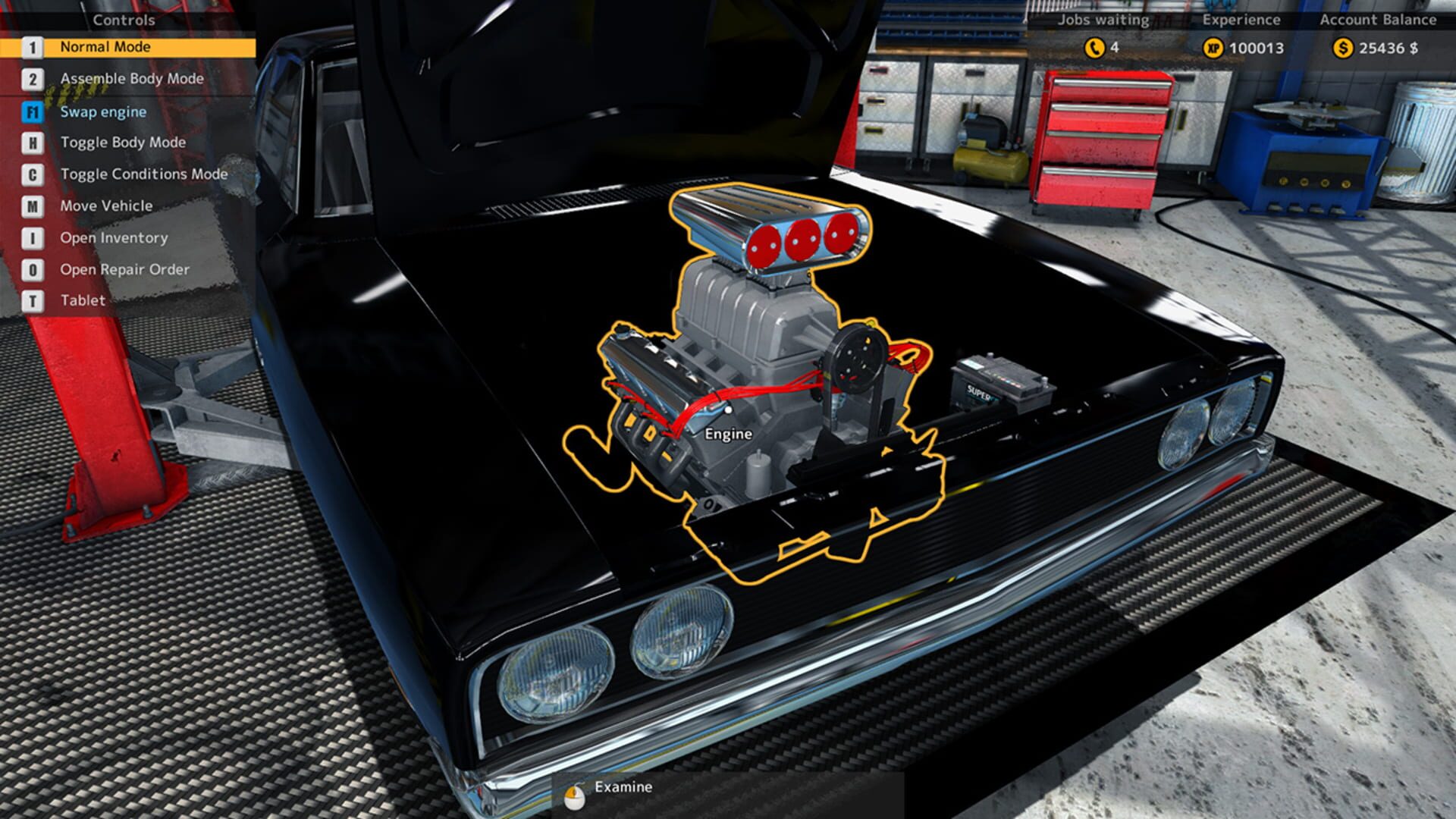Screen dimensions: 1456x819
Task: Toggle Conditions Mode via the C entry
Action: coord(144,174)
